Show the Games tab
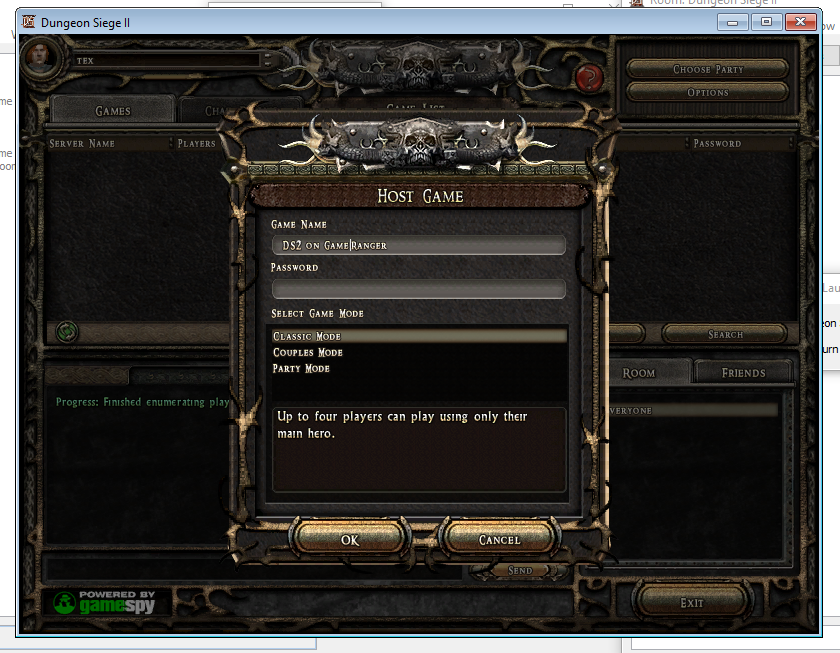The width and height of the screenshot is (840, 653). (112, 111)
